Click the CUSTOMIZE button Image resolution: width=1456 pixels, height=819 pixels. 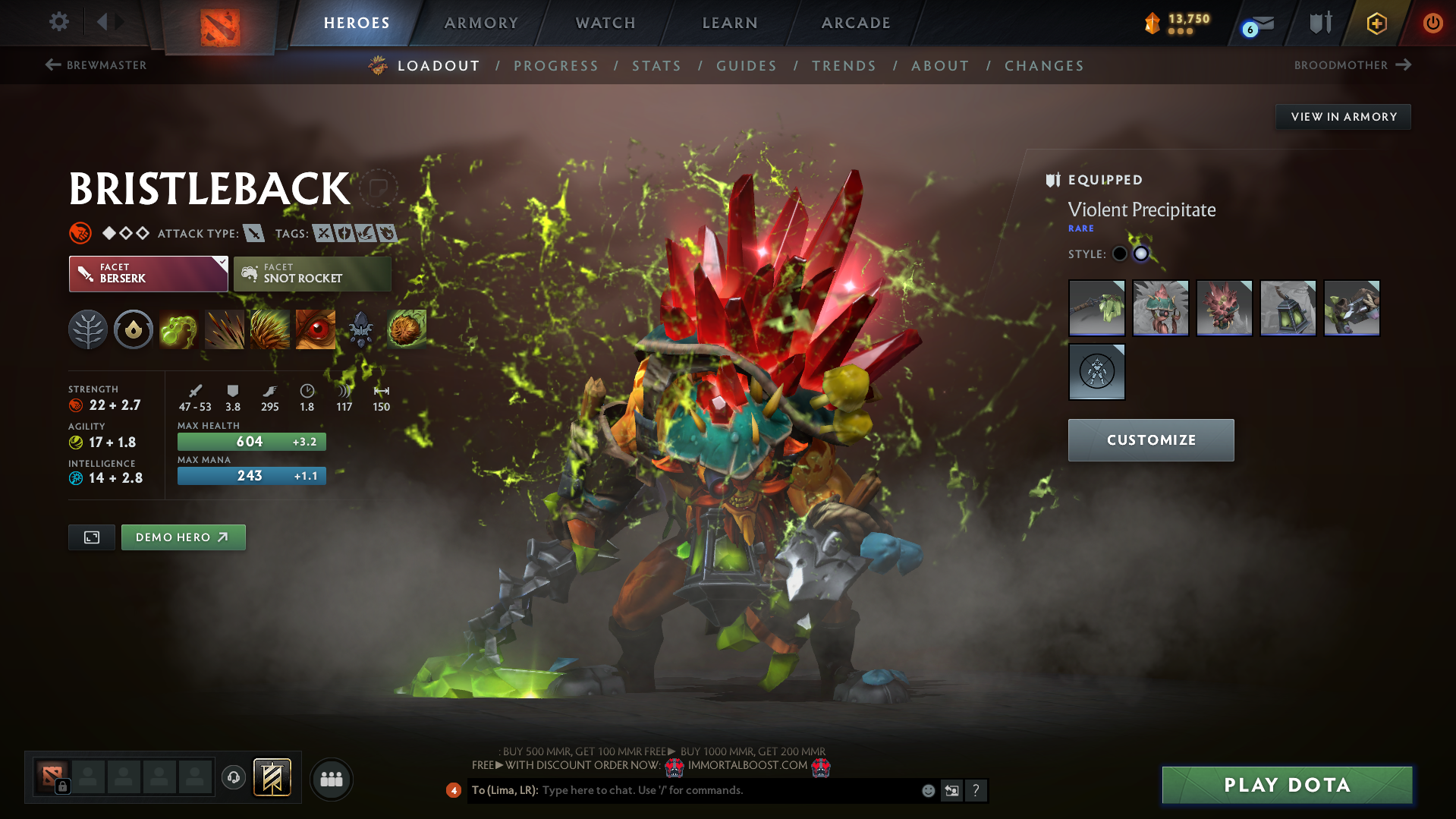[1150, 439]
